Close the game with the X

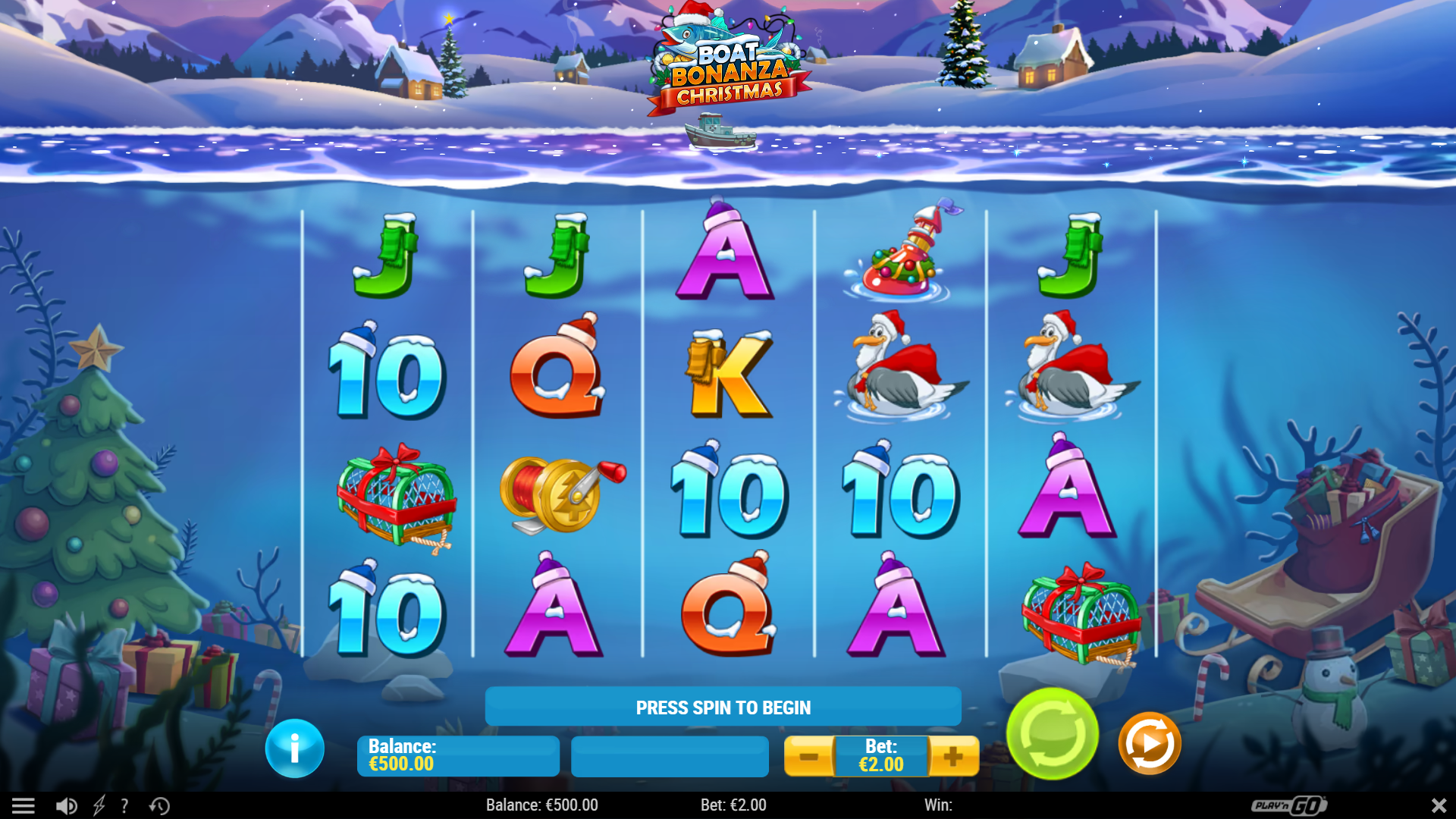tap(1439, 805)
